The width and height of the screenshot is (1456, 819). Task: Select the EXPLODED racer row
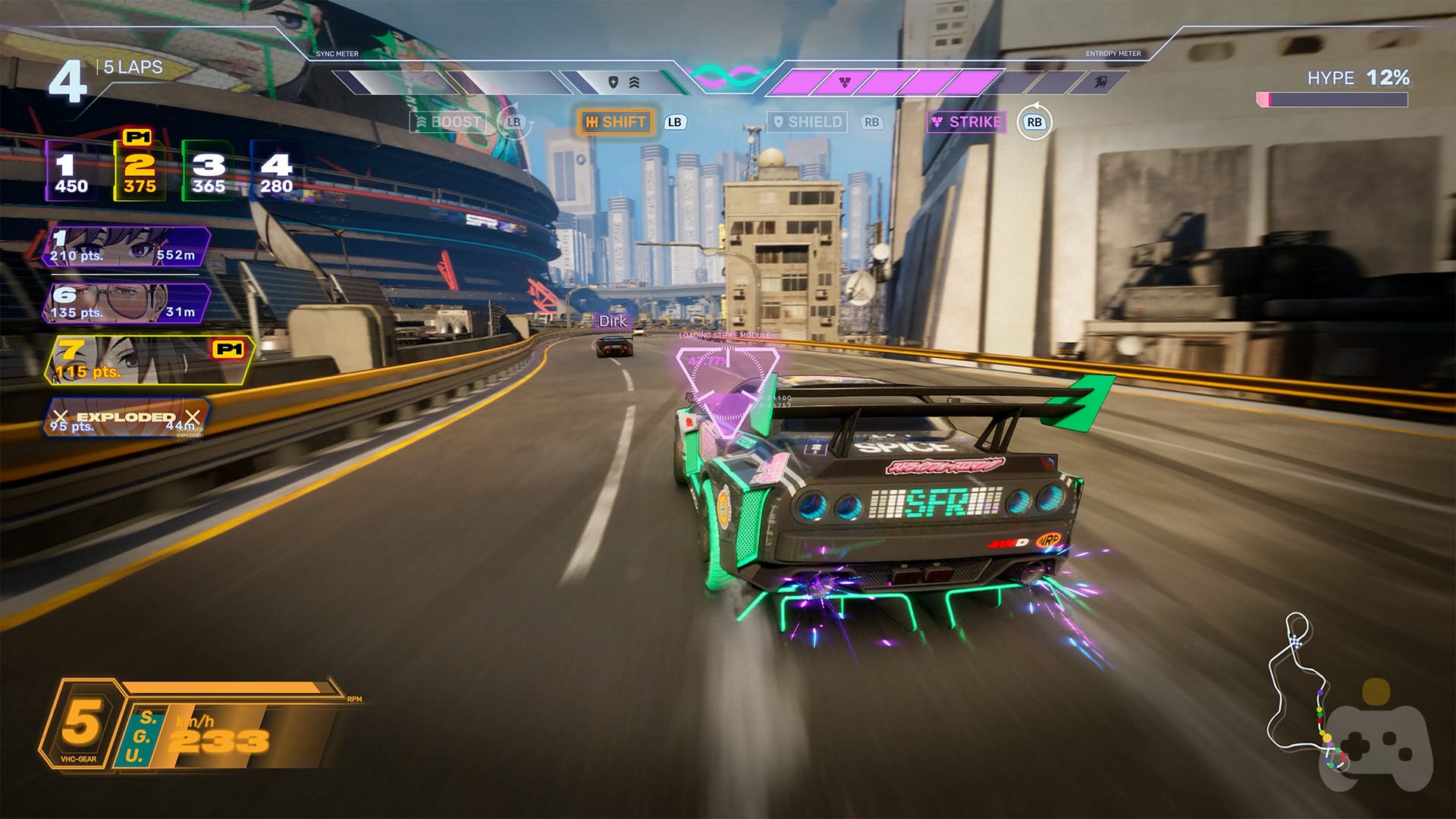click(126, 418)
